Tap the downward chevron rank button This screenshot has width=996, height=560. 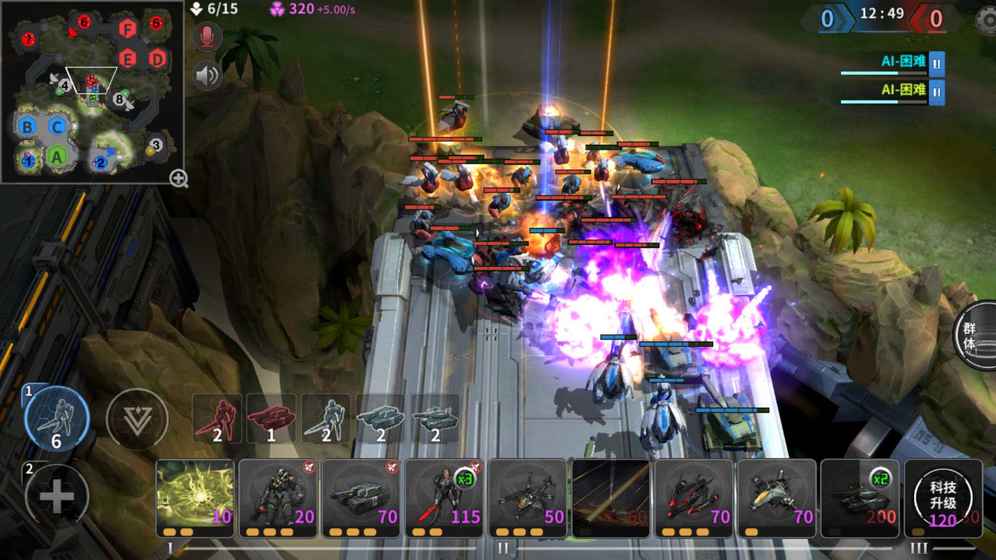click(x=136, y=420)
